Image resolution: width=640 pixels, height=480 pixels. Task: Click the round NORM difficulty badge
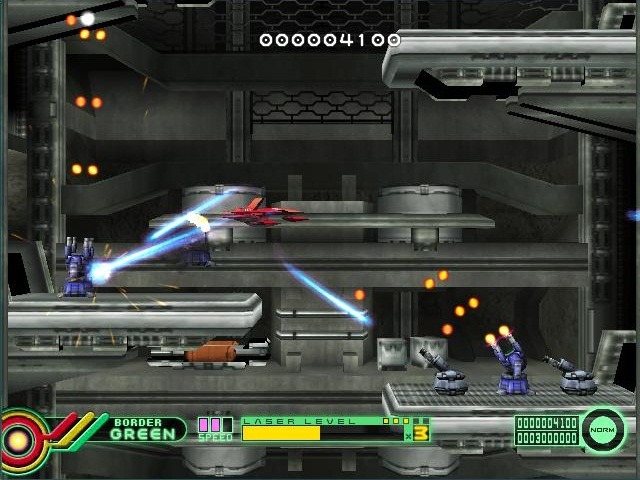click(x=603, y=430)
